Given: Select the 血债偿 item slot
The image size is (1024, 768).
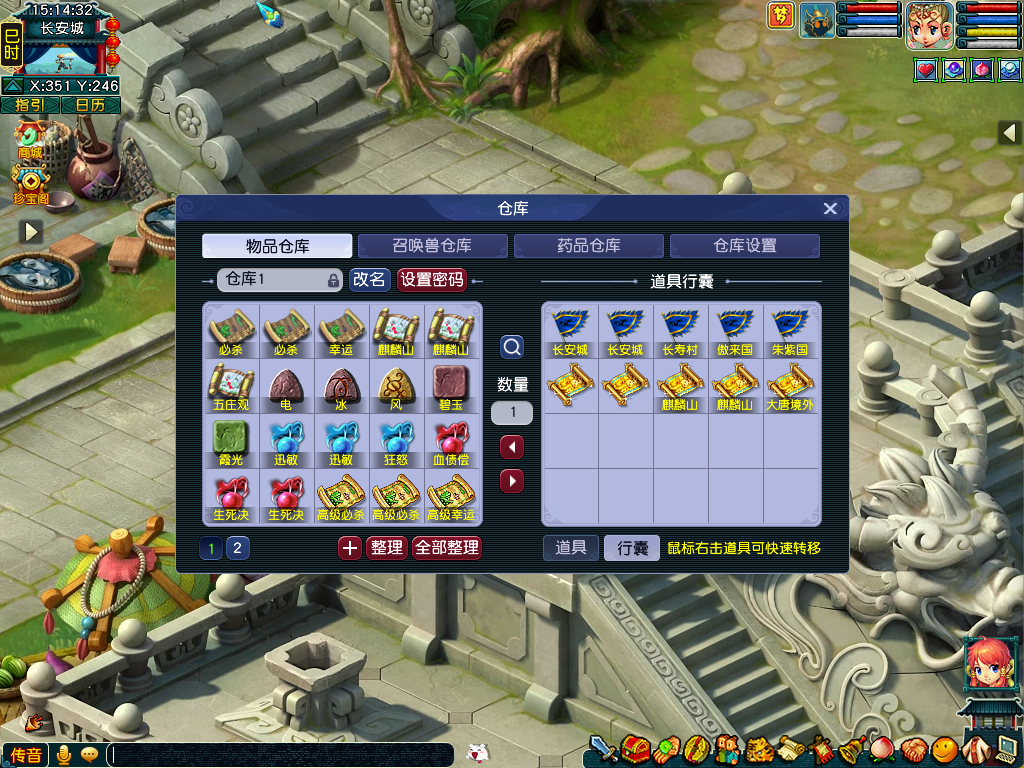Looking at the screenshot, I should coord(451,443).
